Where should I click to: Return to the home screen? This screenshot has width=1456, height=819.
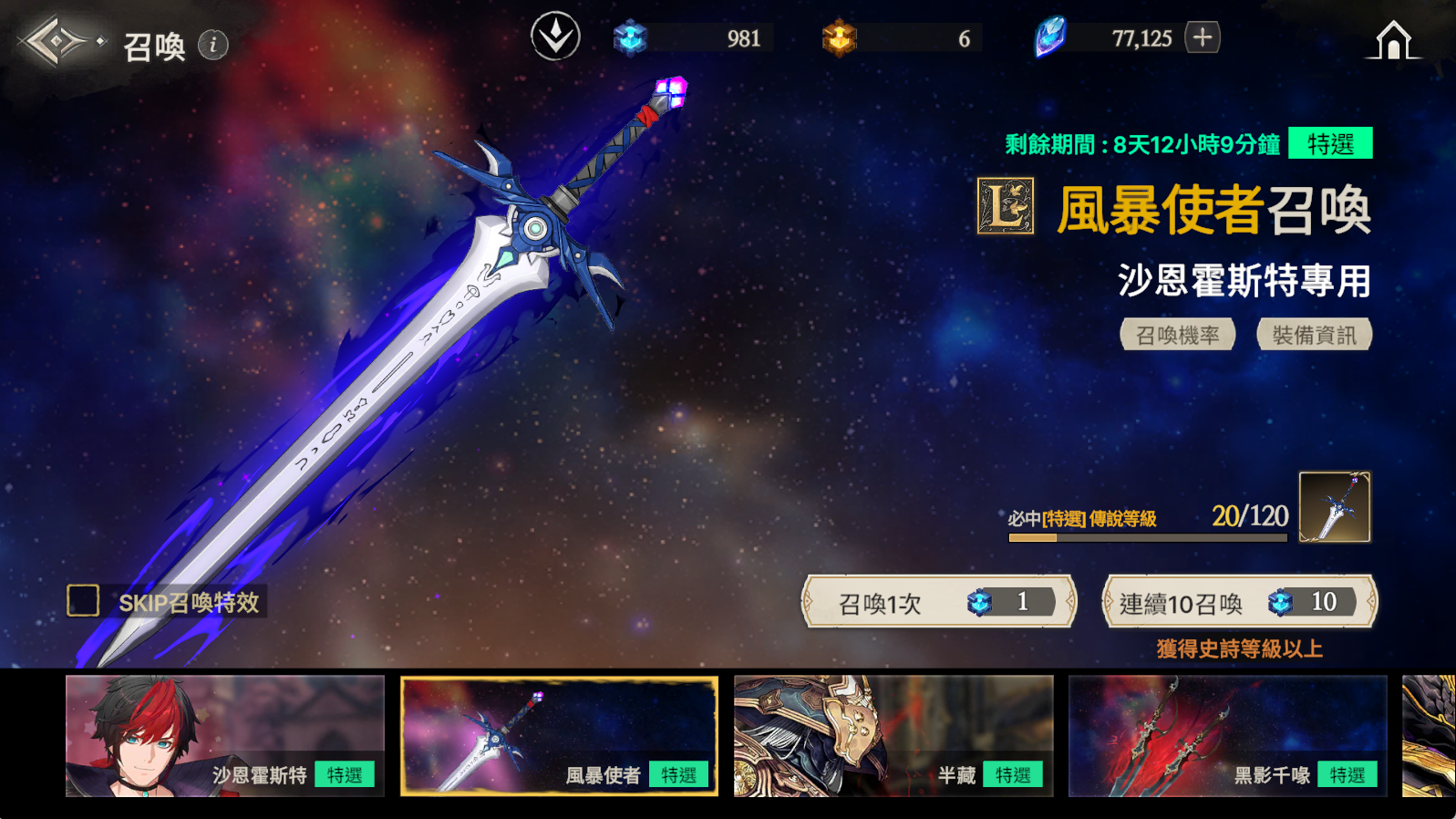1392,41
